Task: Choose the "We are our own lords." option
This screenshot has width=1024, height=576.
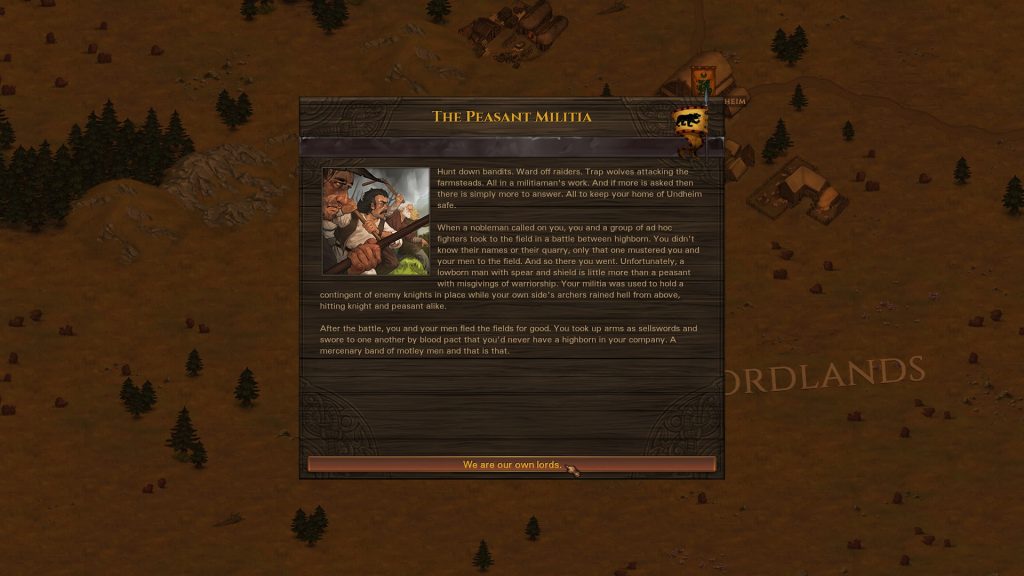Action: [511, 465]
